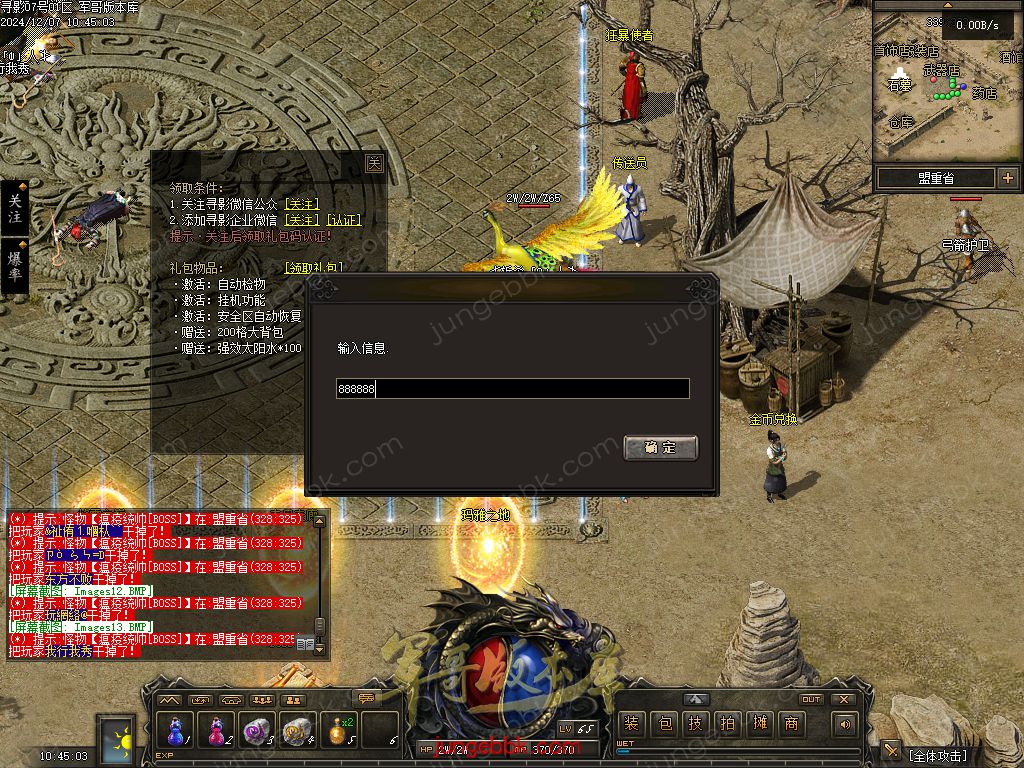Use the gold flask in hotbar slot 5

point(339,731)
